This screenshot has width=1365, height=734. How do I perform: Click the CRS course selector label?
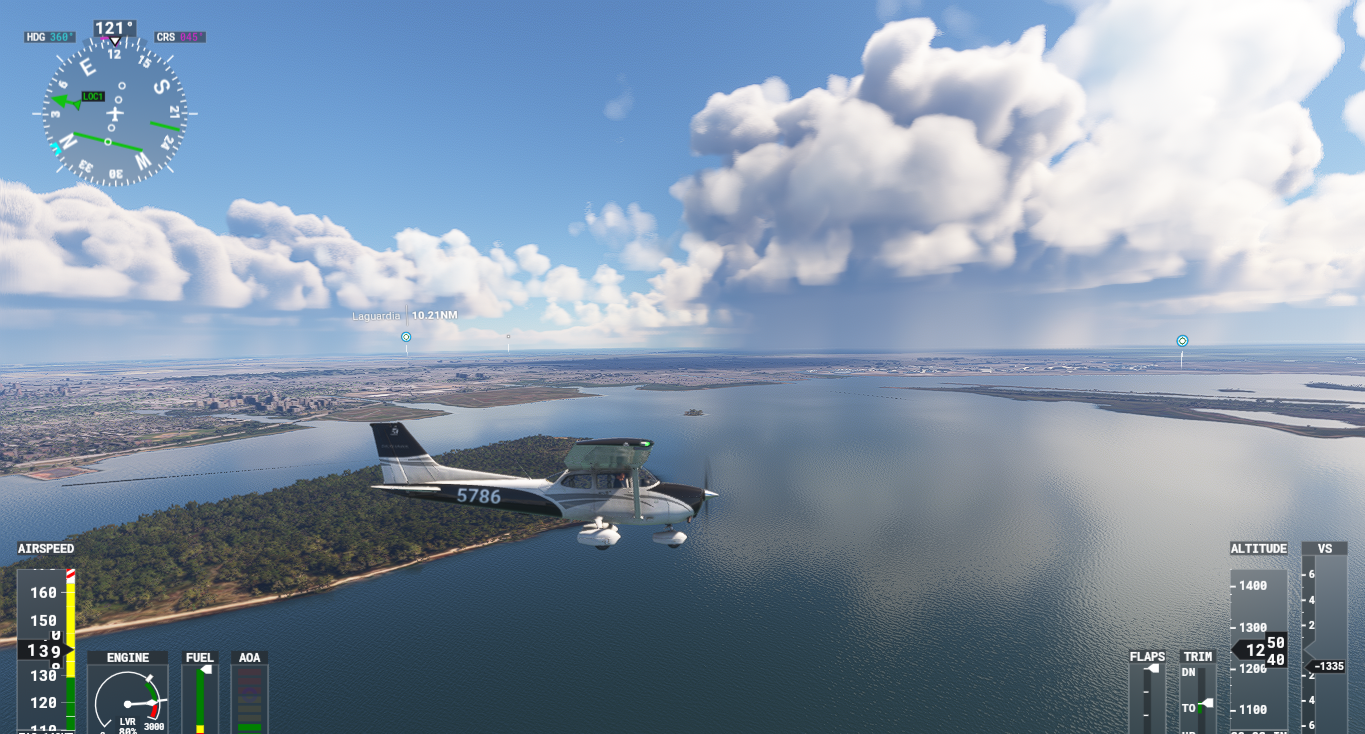[x=180, y=37]
